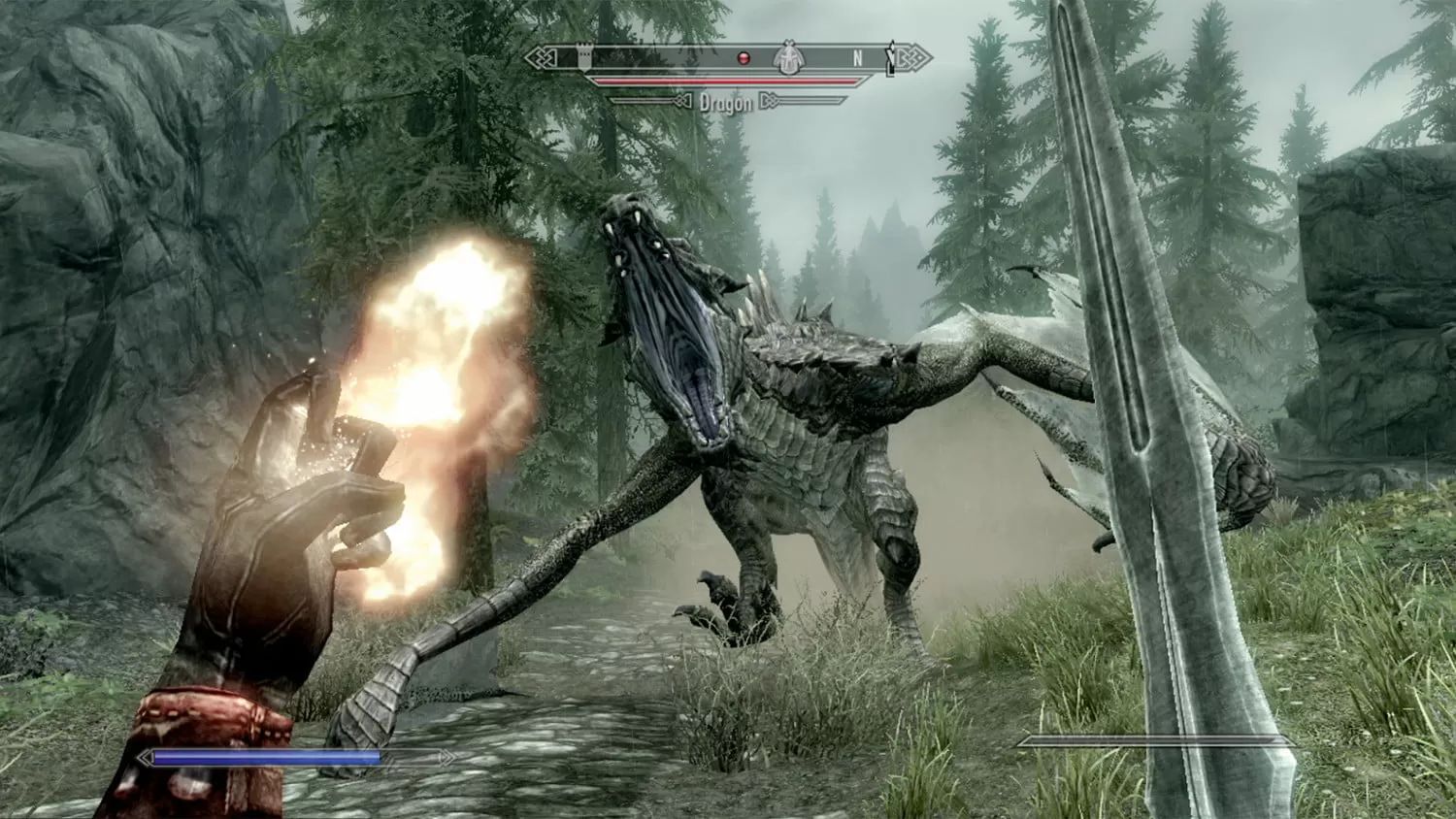Image resolution: width=1456 pixels, height=819 pixels.
Task: Click the fort marker on the compass
Action: tap(584, 55)
